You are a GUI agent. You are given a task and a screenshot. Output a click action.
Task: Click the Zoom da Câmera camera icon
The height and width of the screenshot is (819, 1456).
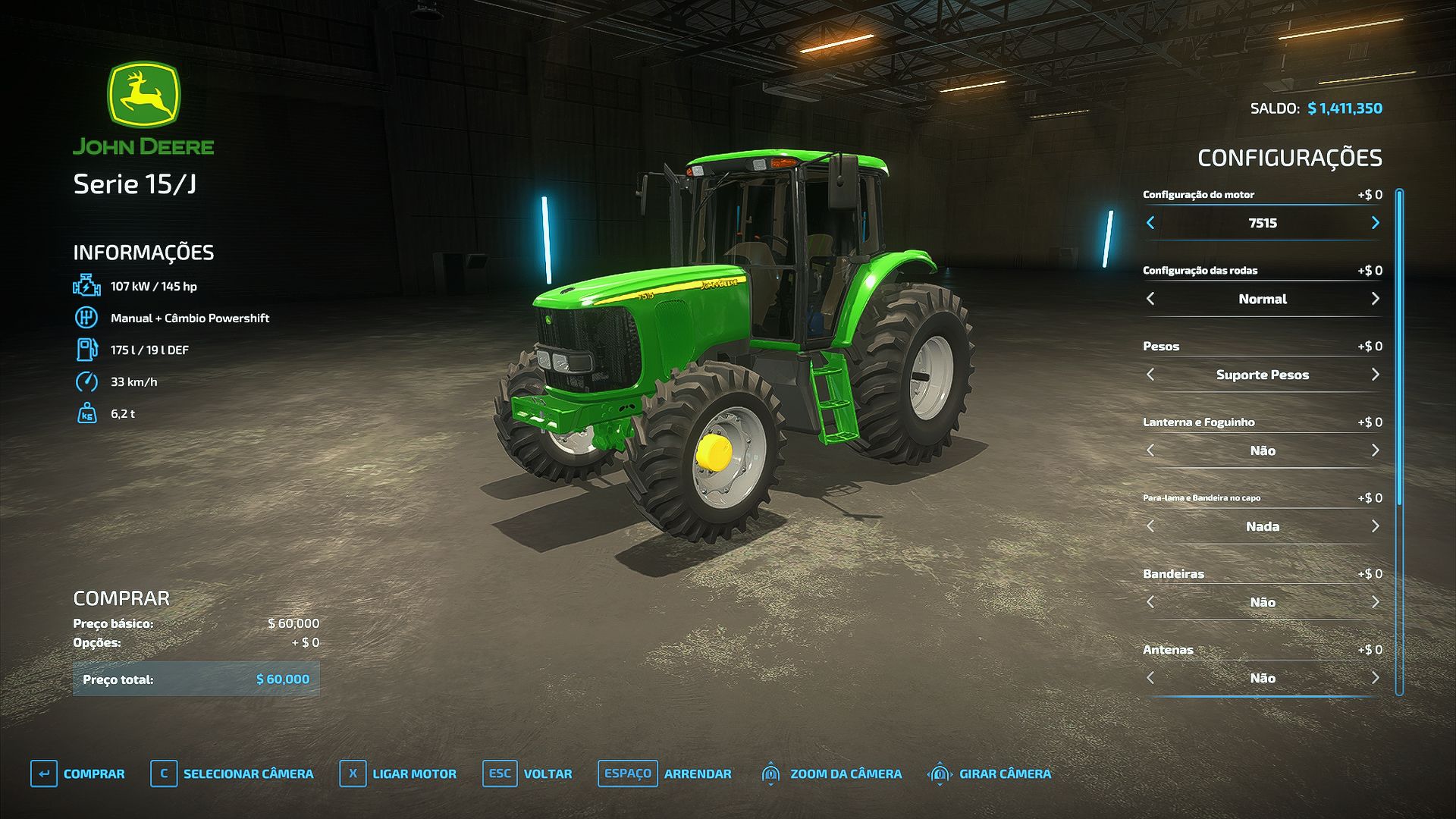pyautogui.click(x=770, y=773)
